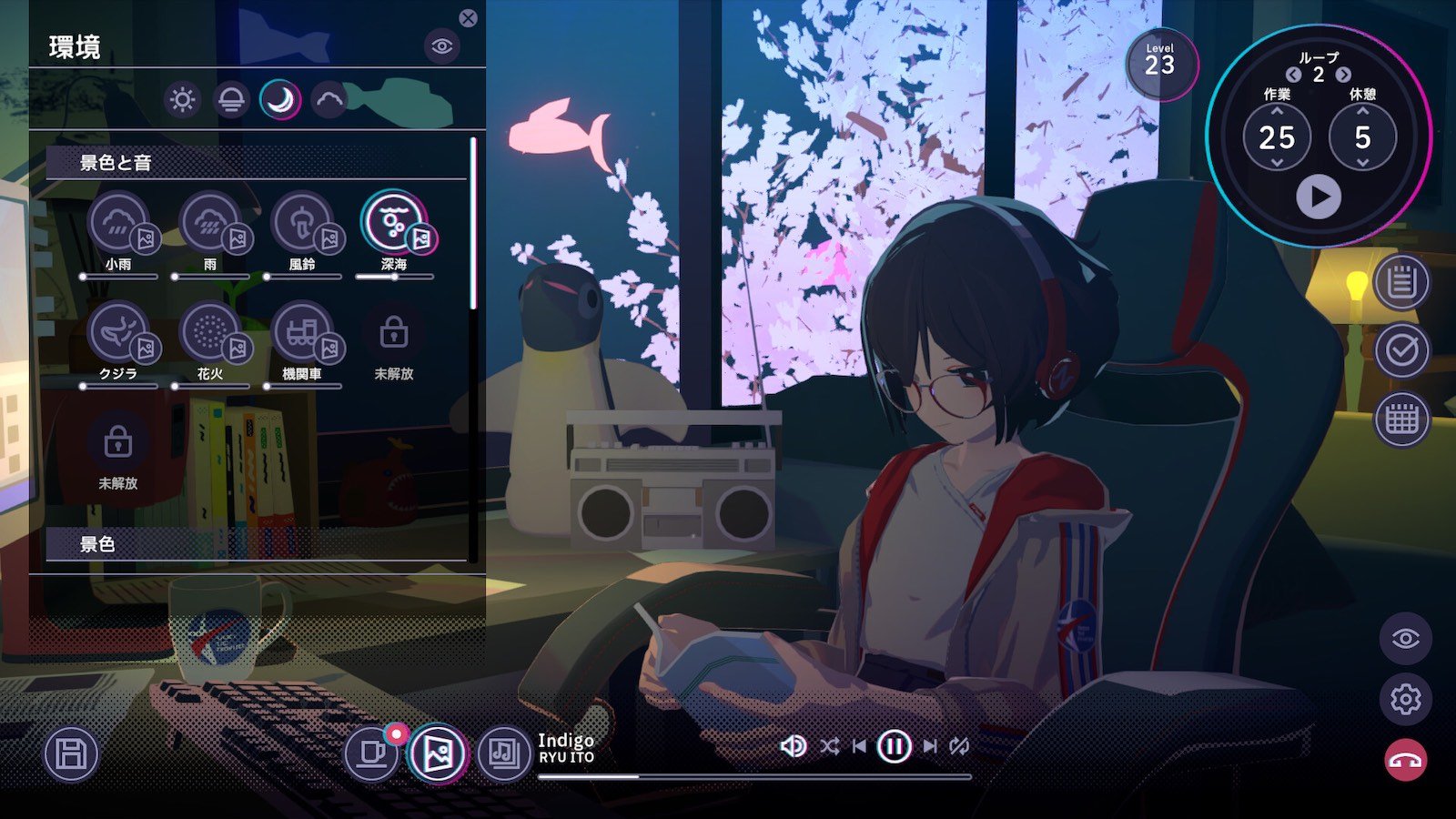Select the クジラ whale ambience
Image resolution: width=1456 pixels, height=819 pixels.
[118, 332]
